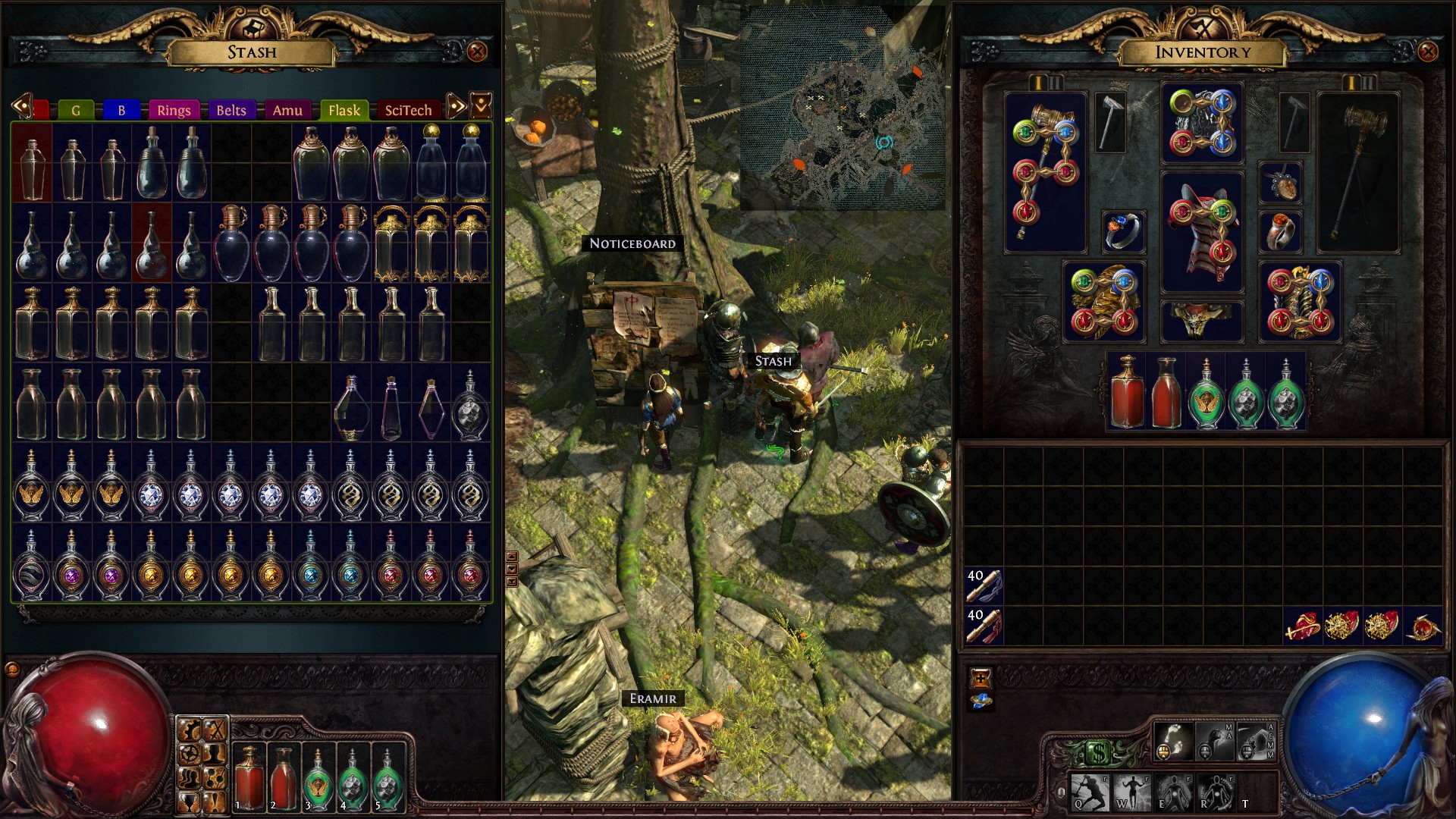Screen dimensions: 1456x819
Task: Open the stash tab list dropdown
Action: tap(482, 106)
